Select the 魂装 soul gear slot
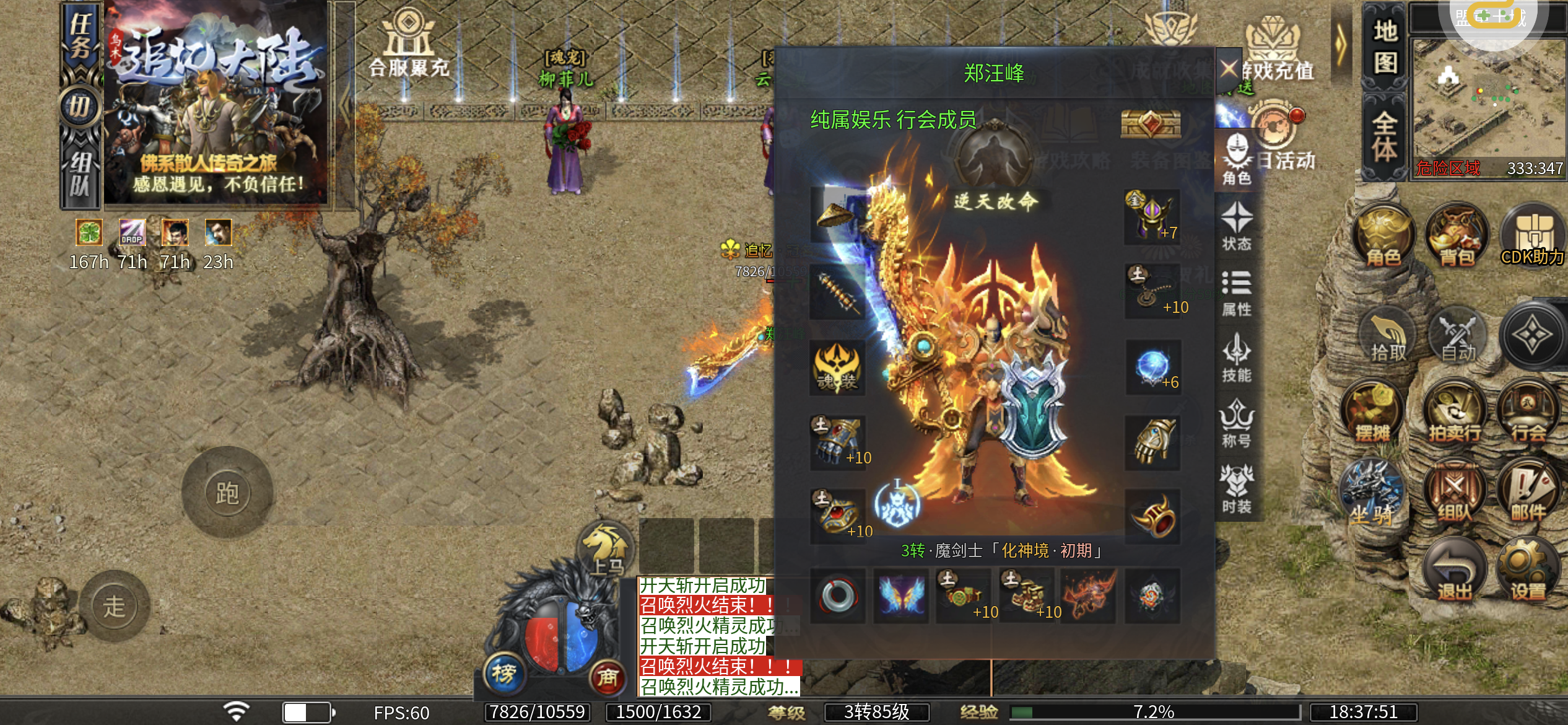Image resolution: width=1568 pixels, height=725 pixels. (x=837, y=368)
